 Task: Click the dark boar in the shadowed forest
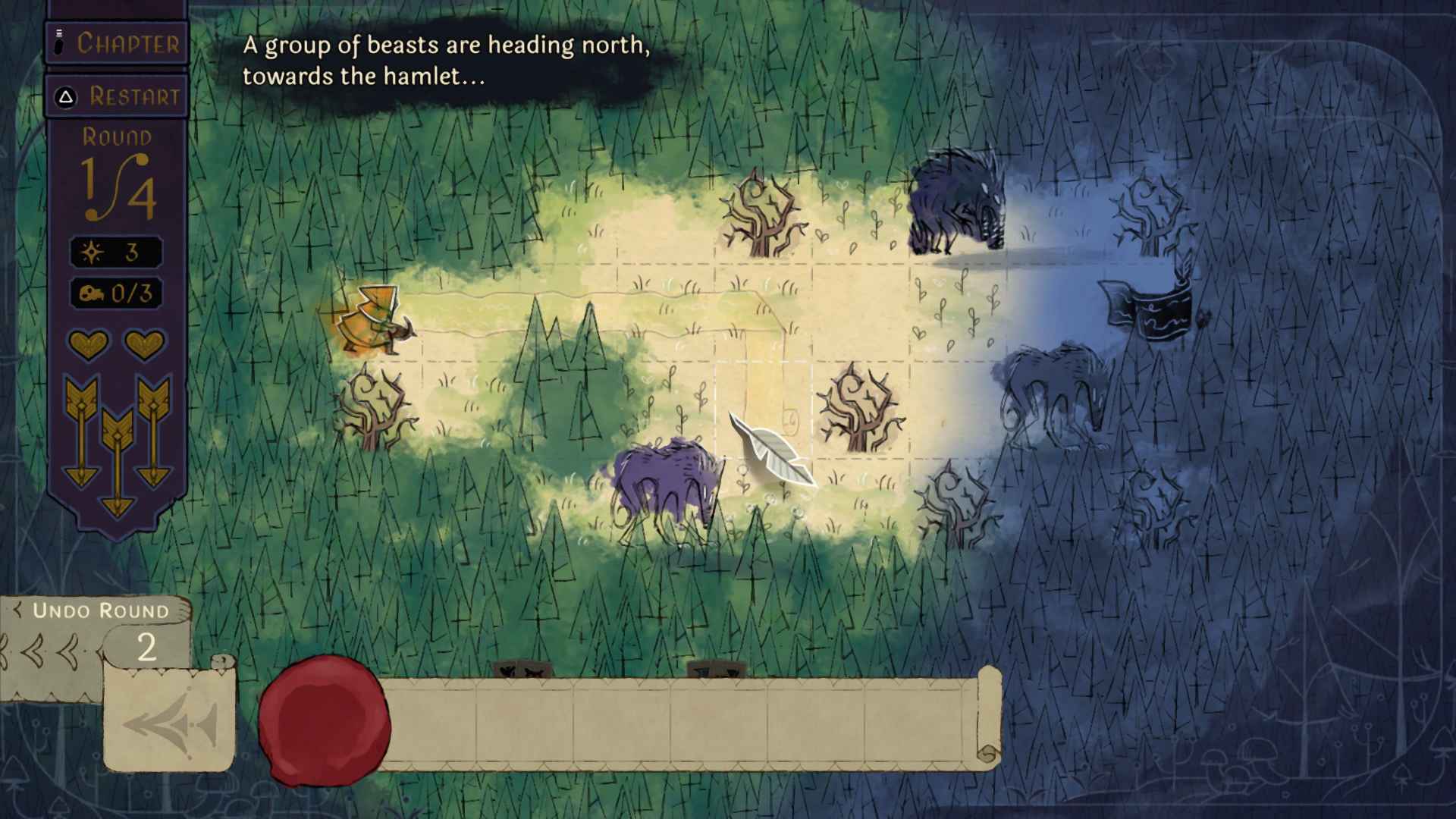[955, 197]
